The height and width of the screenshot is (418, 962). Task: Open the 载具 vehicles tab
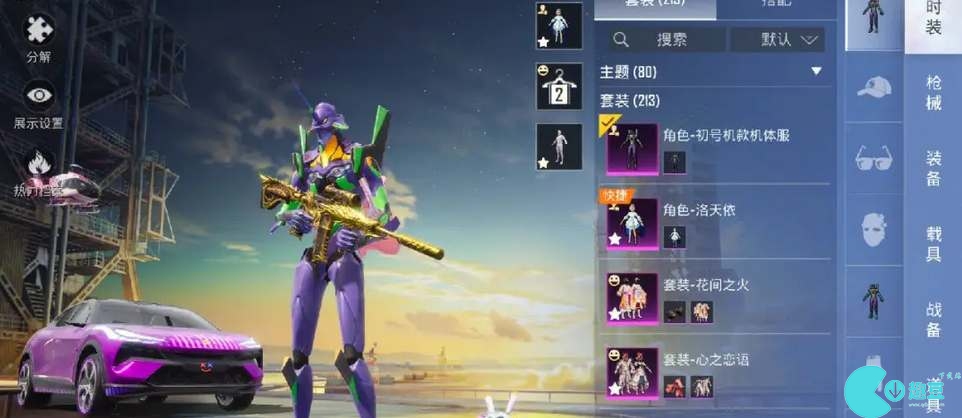[x=934, y=243]
